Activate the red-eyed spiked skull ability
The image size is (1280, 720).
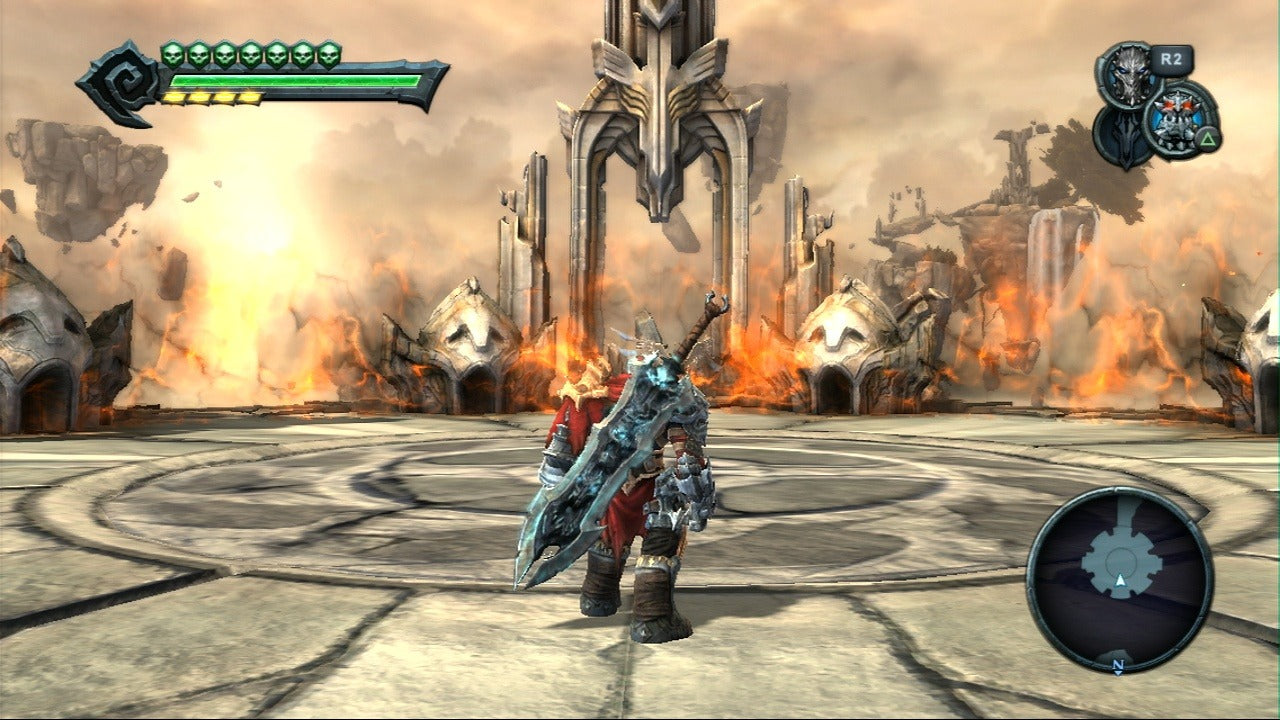coord(1180,119)
